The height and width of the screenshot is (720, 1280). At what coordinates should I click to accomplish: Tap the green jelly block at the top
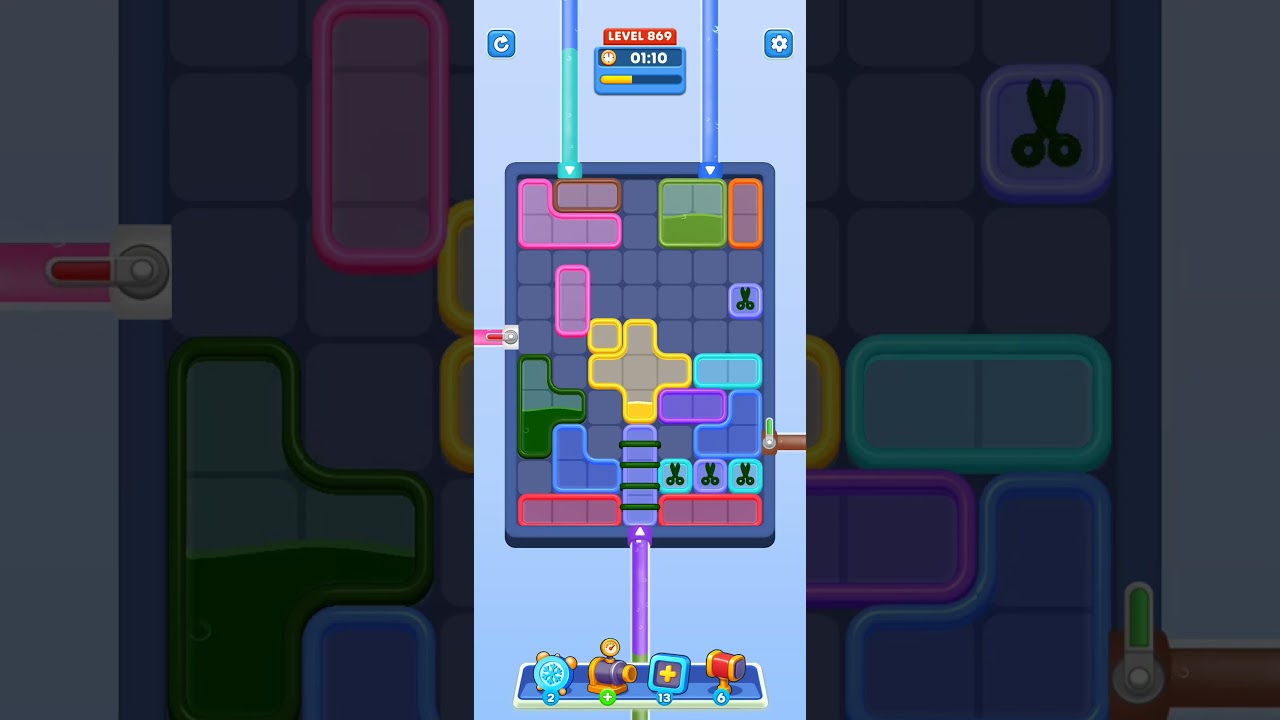(x=692, y=212)
